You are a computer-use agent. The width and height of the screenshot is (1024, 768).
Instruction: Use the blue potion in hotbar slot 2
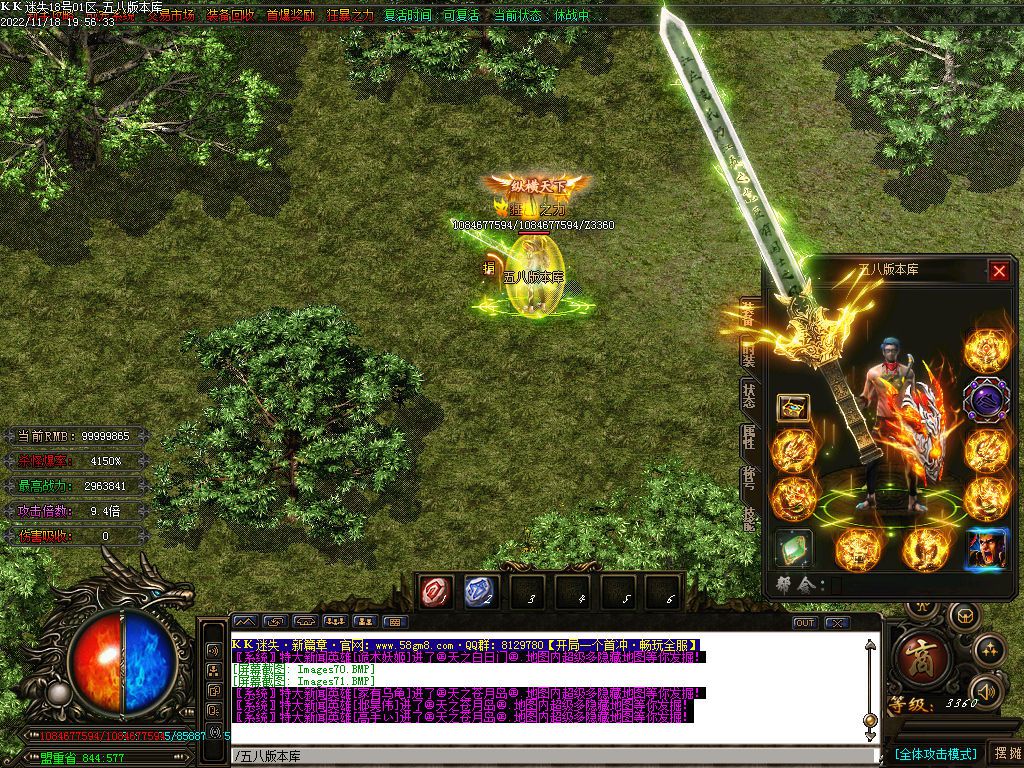(x=481, y=593)
